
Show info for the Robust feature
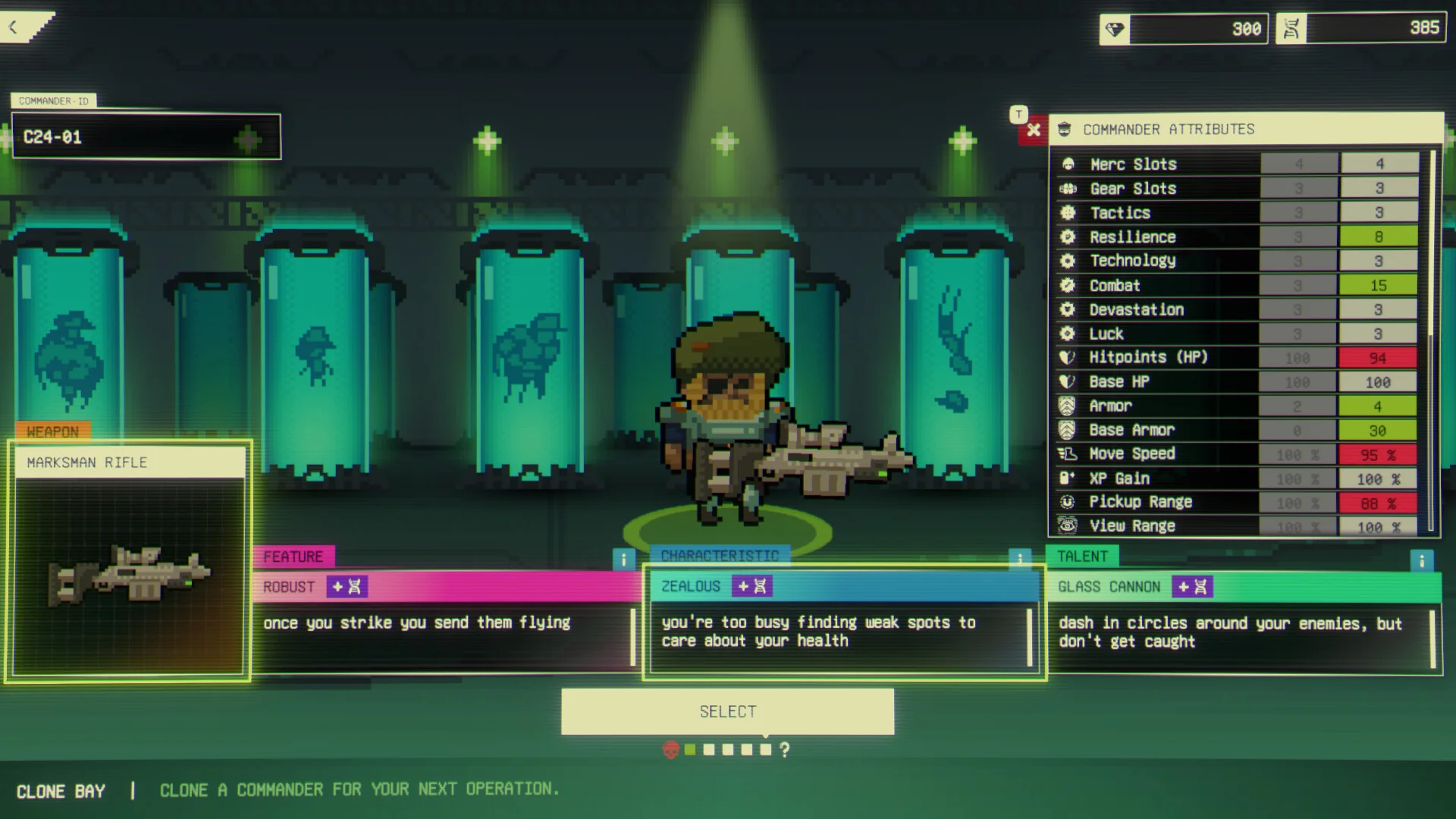623,560
